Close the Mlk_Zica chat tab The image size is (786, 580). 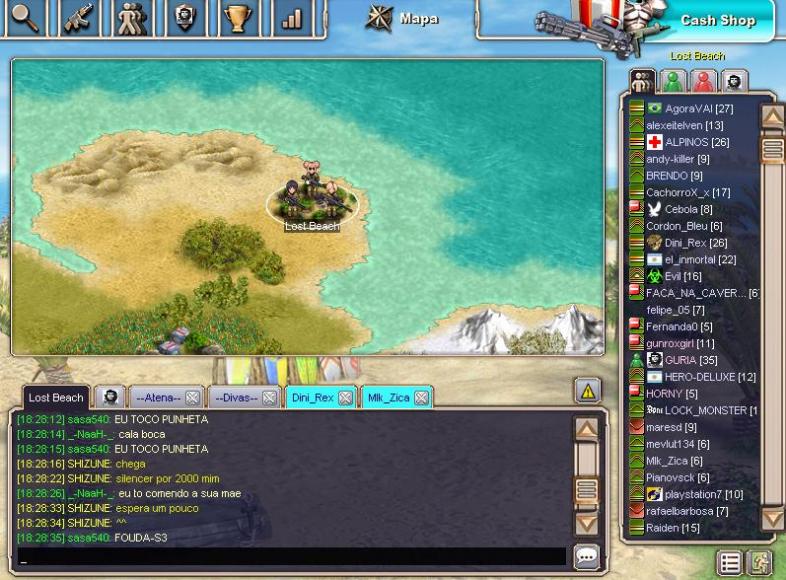[422, 398]
